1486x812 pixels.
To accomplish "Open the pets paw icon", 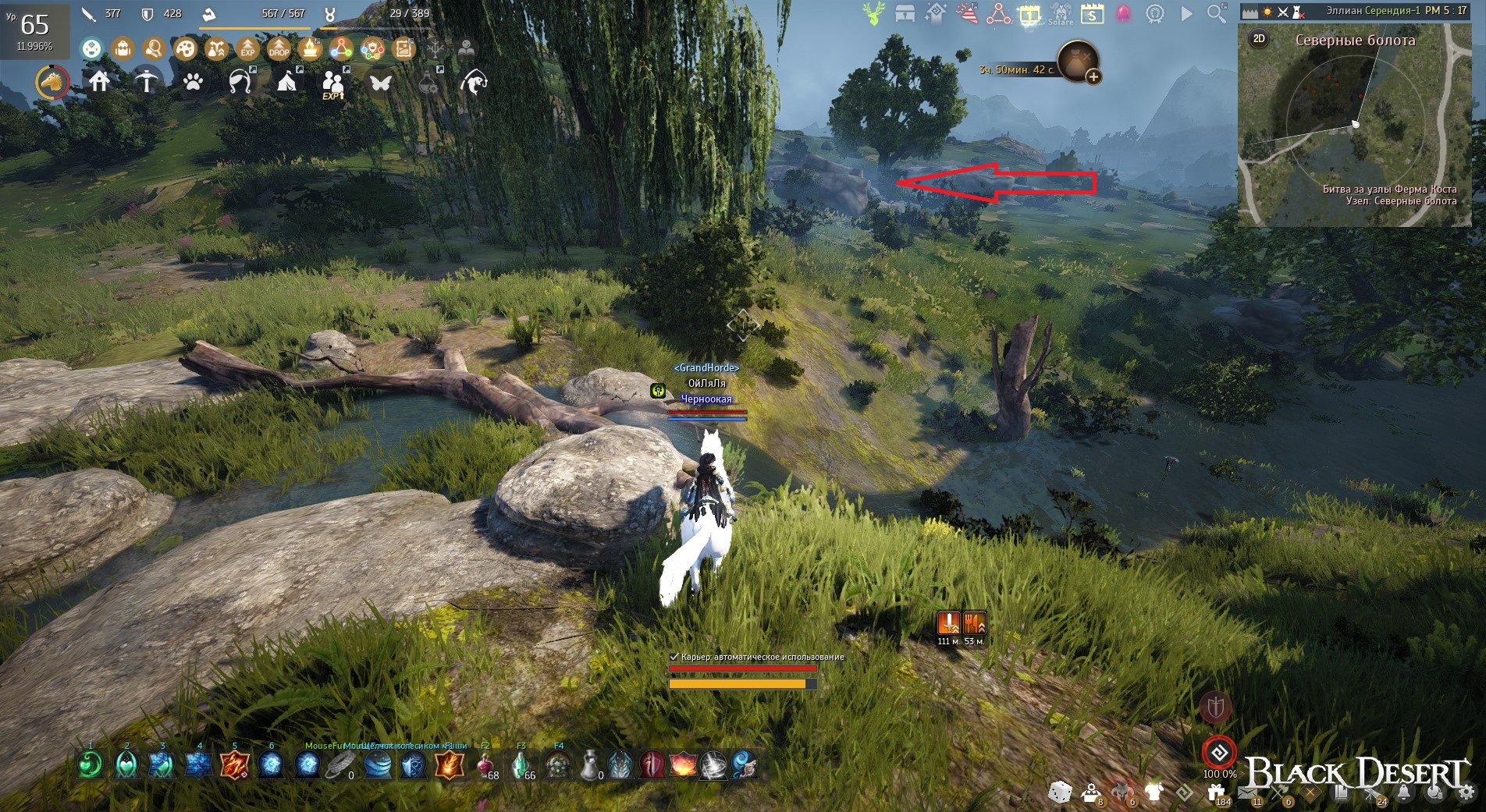I will pyautogui.click(x=193, y=82).
